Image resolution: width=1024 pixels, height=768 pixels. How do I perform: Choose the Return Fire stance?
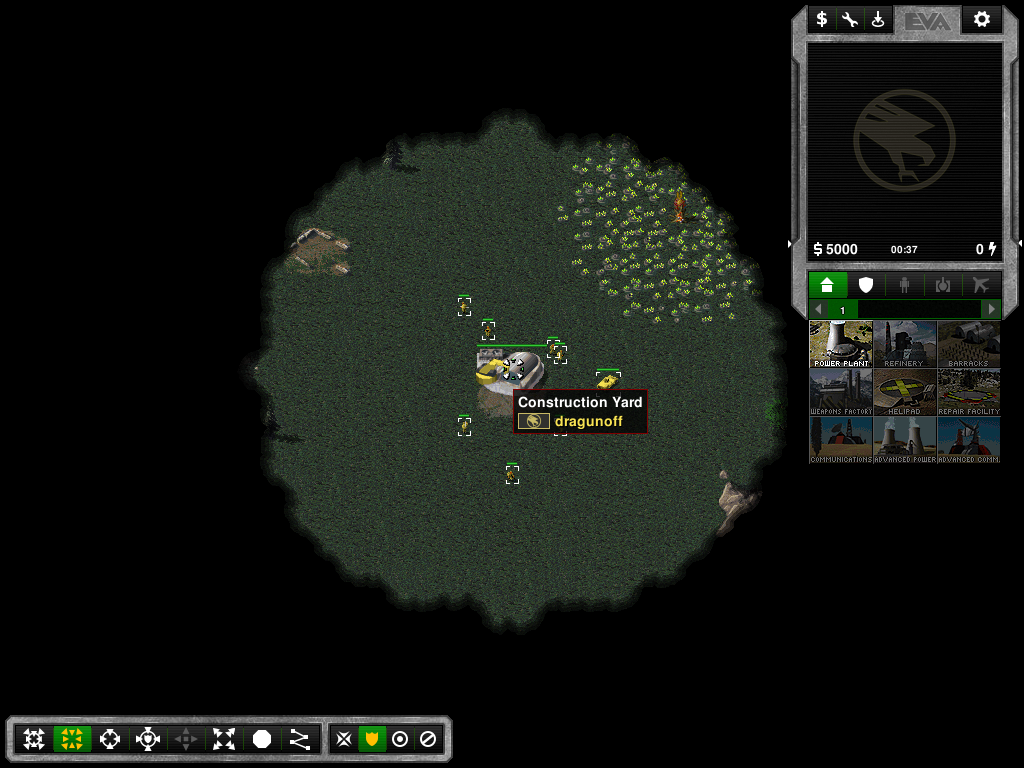[x=400, y=739]
